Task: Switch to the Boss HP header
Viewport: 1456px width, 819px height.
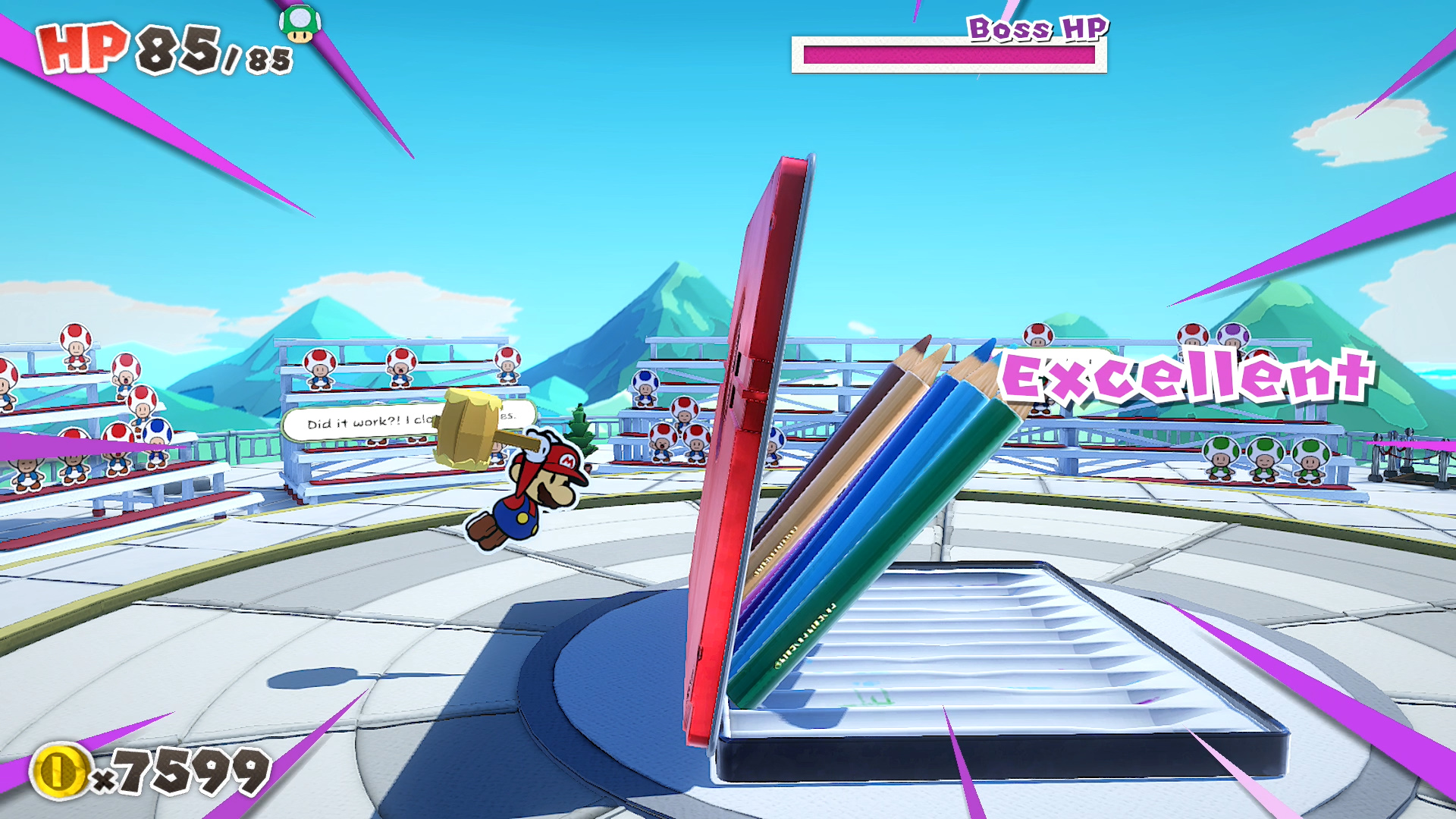Action: (1037, 29)
